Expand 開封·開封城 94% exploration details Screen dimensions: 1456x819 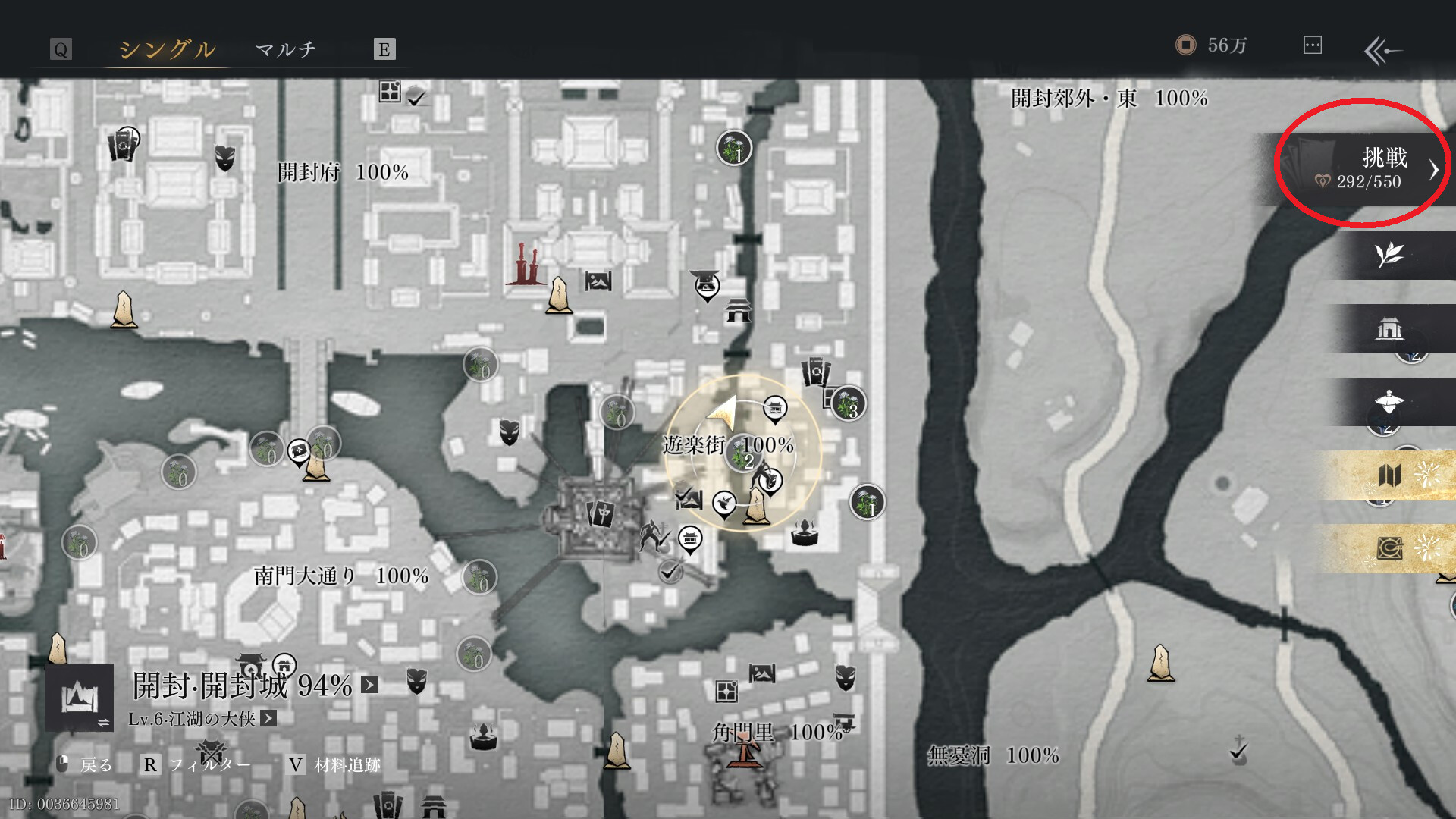pos(369,685)
